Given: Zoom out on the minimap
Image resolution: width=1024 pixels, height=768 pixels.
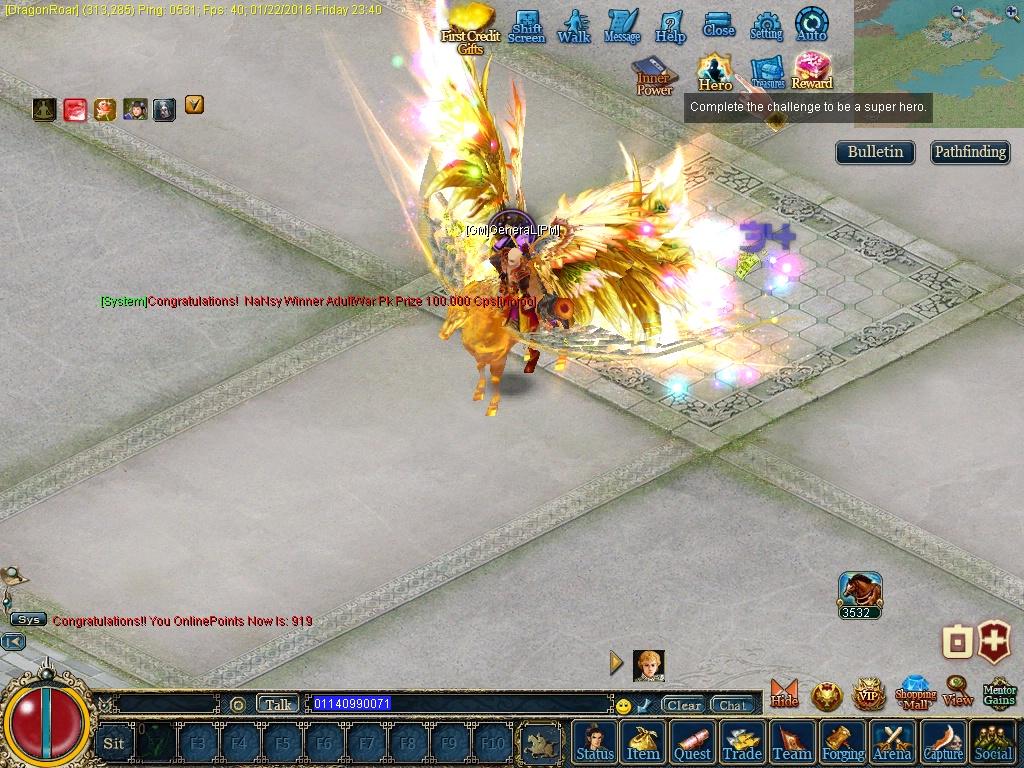Looking at the screenshot, I should coord(958,13).
